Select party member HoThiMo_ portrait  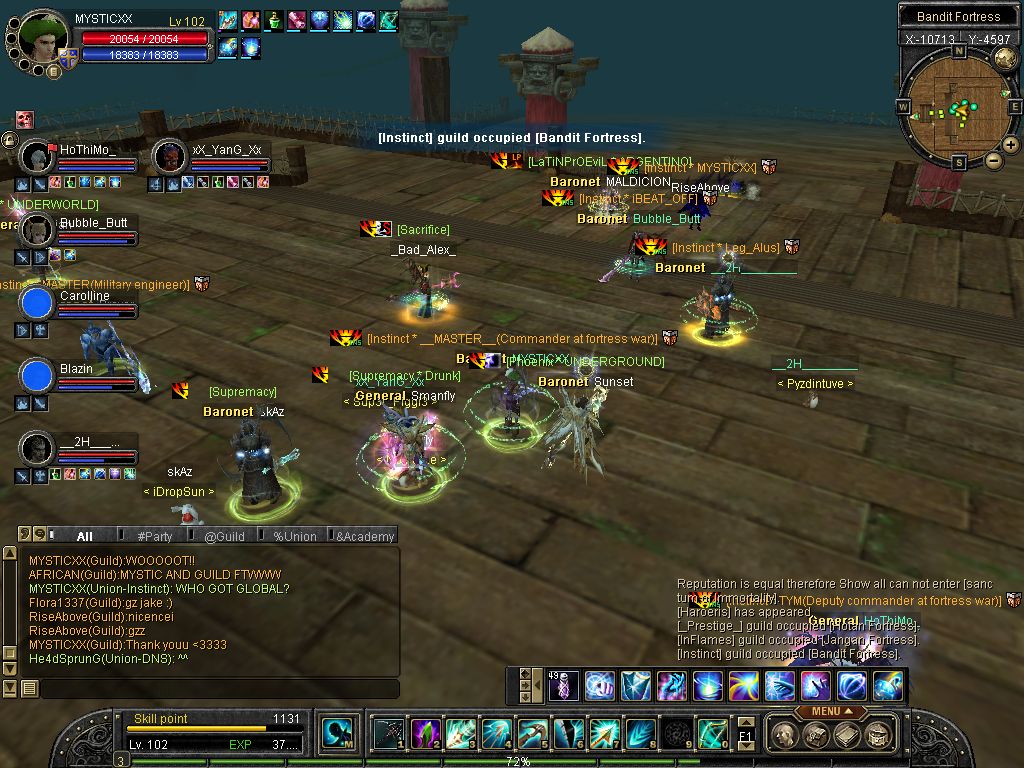[x=37, y=157]
